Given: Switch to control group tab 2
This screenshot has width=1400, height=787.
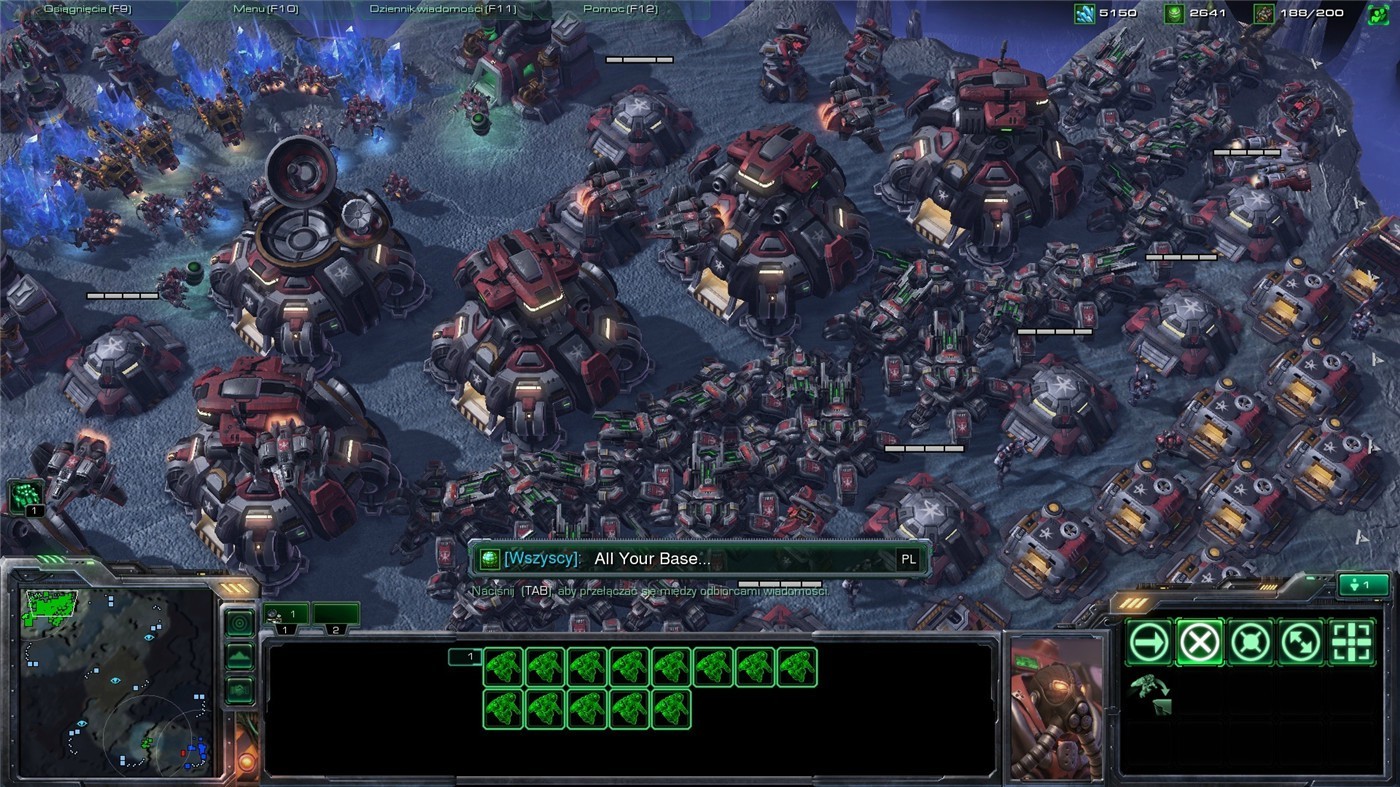Looking at the screenshot, I should pyautogui.click(x=338, y=613).
